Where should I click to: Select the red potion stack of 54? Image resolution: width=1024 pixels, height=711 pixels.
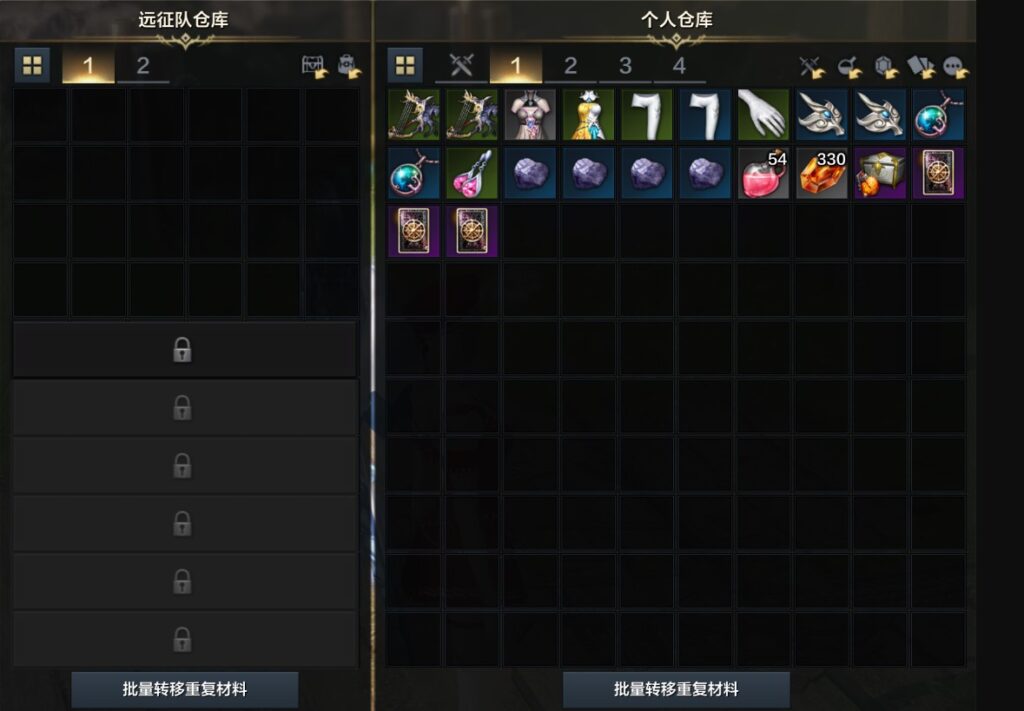(x=764, y=173)
